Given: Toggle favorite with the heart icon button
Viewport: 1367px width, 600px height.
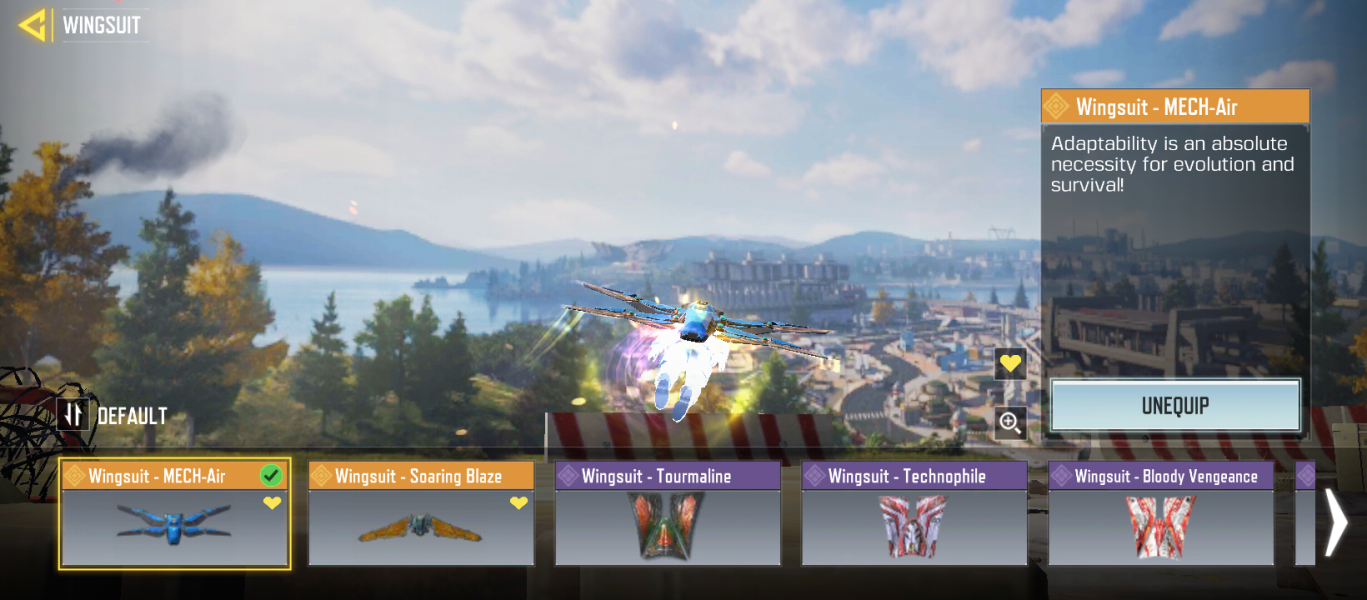Looking at the screenshot, I should (1010, 364).
